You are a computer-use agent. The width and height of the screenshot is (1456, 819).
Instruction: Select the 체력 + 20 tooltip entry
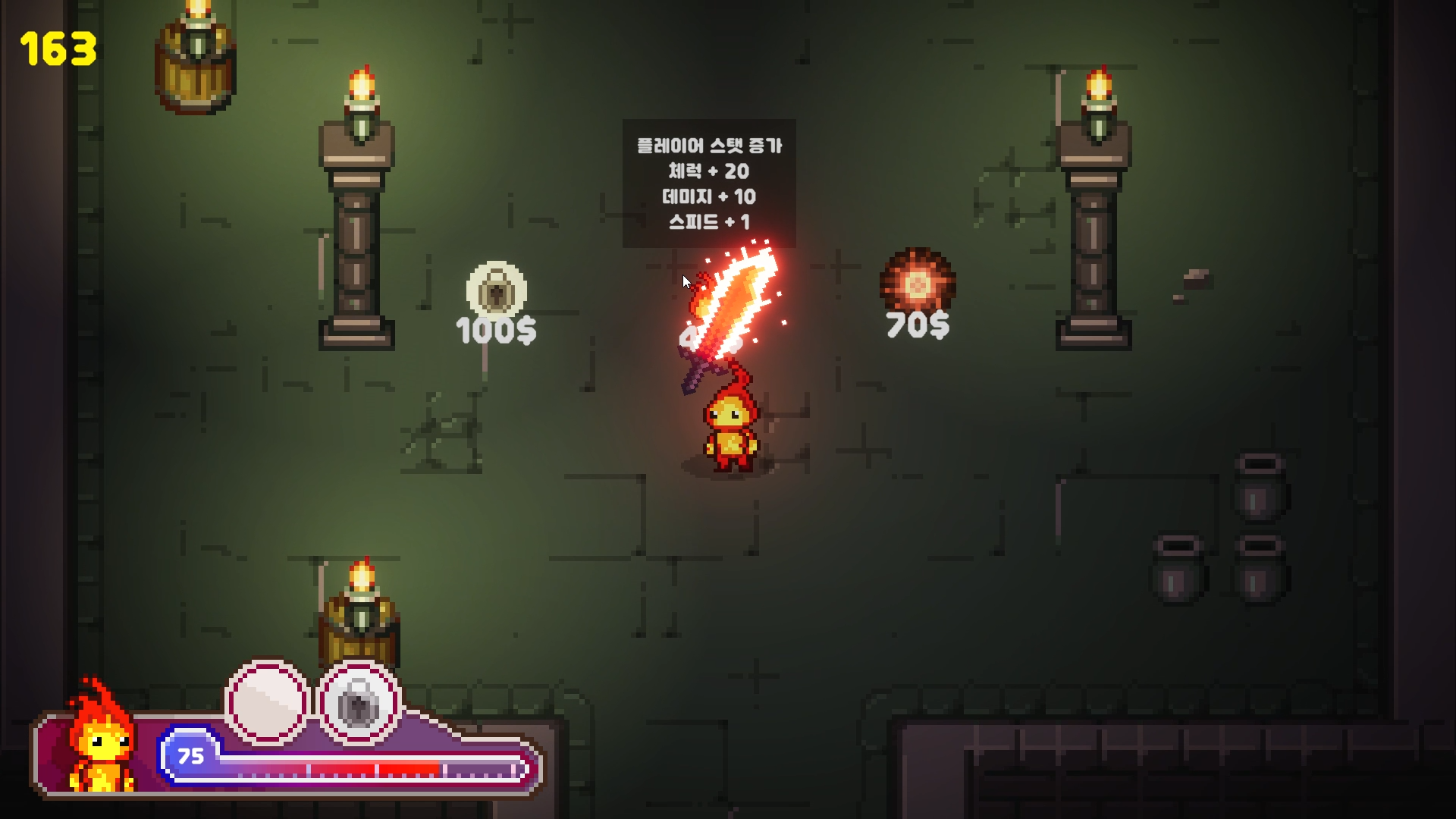tap(709, 171)
